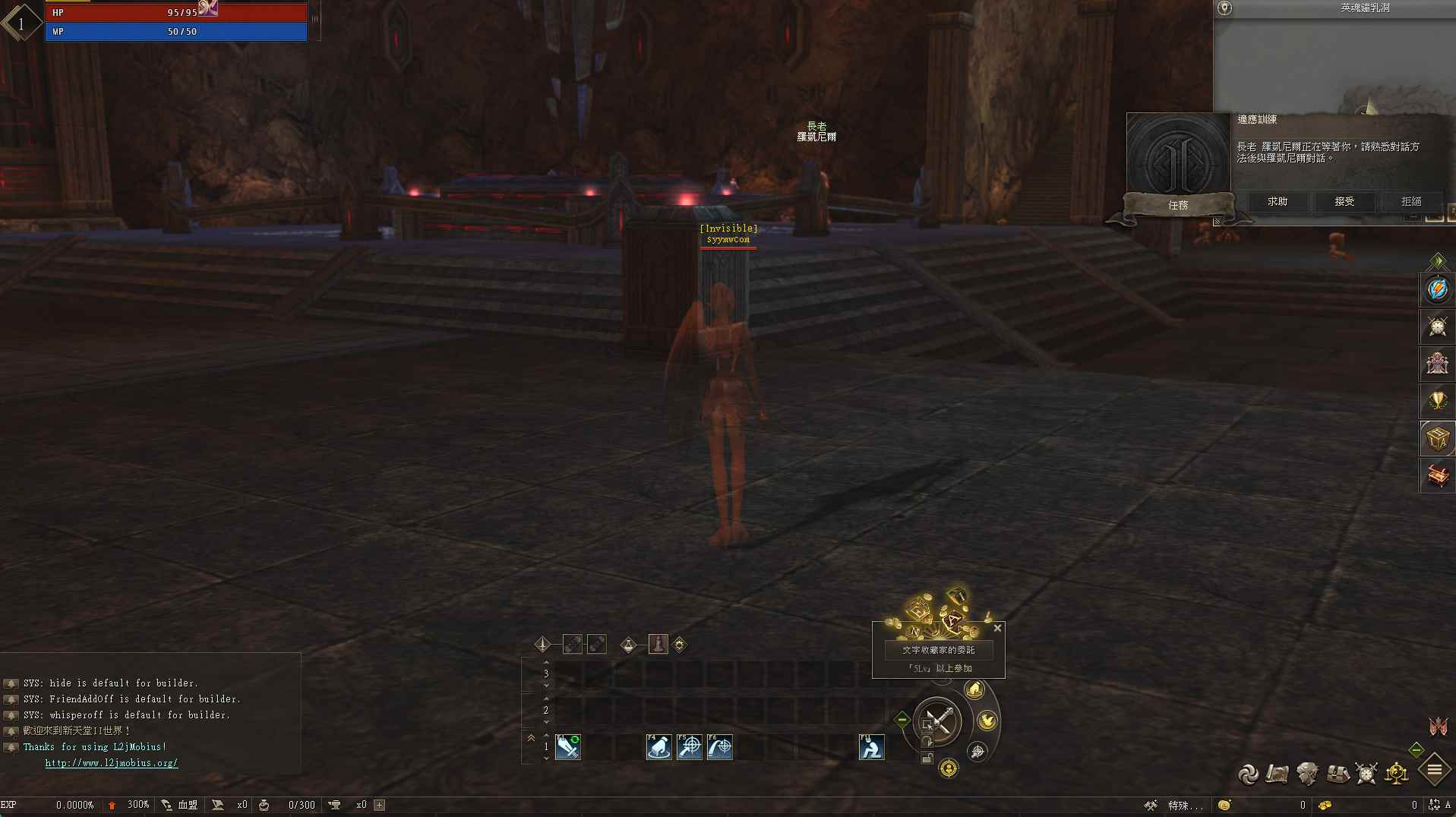Open the inventory bag icon
This screenshot has width=1456, height=817.
(1337, 773)
